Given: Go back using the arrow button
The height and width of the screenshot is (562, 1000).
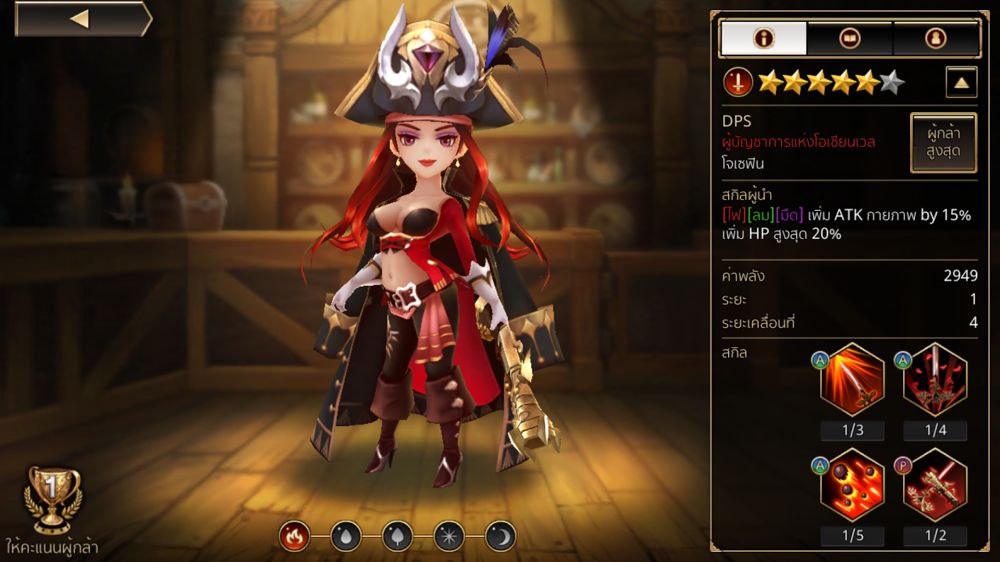Looking at the screenshot, I should pyautogui.click(x=82, y=19).
